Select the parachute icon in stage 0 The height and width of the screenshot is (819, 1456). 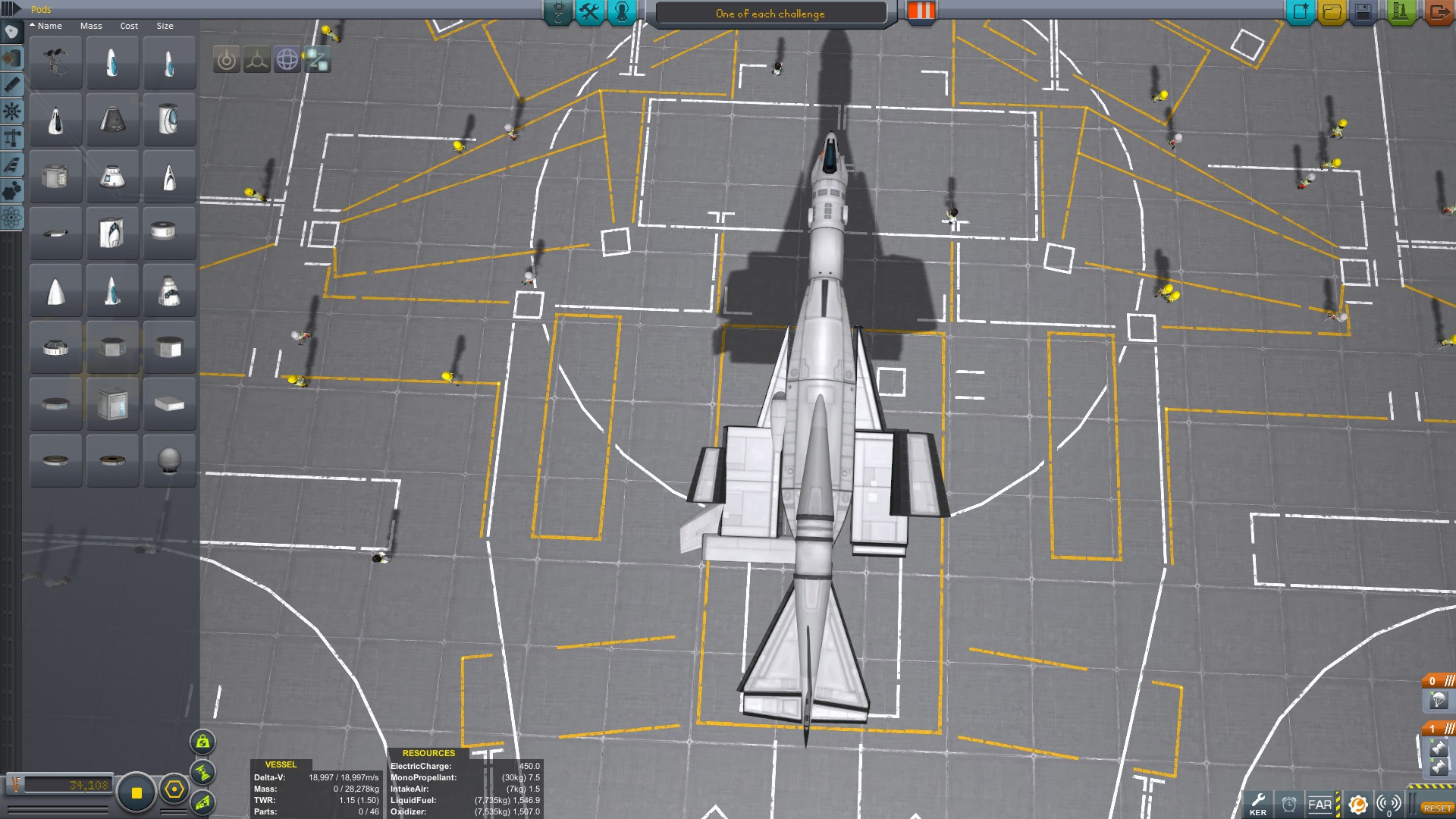(1439, 701)
